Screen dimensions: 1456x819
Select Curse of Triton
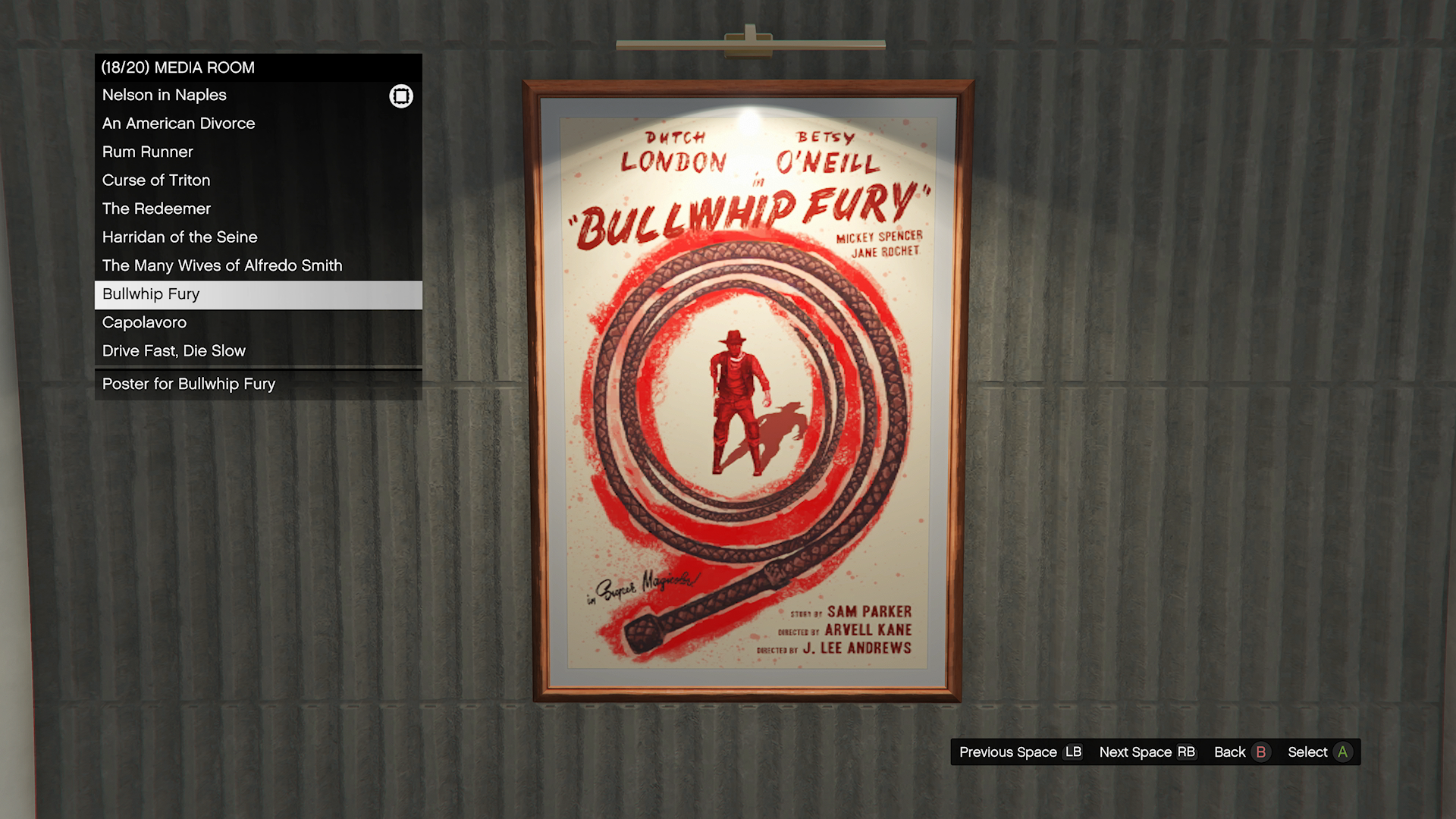pos(156,180)
